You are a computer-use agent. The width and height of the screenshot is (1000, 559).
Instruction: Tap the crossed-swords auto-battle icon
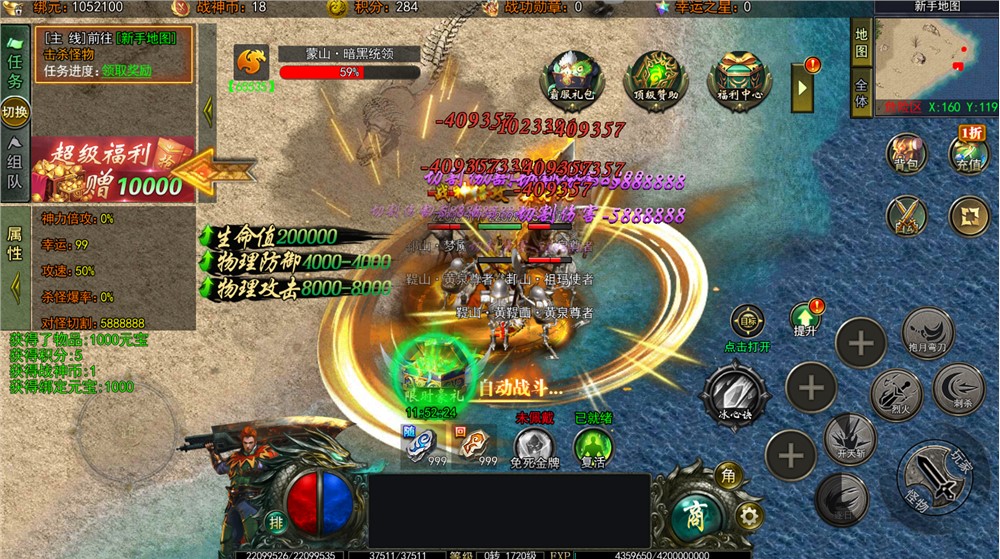point(906,216)
